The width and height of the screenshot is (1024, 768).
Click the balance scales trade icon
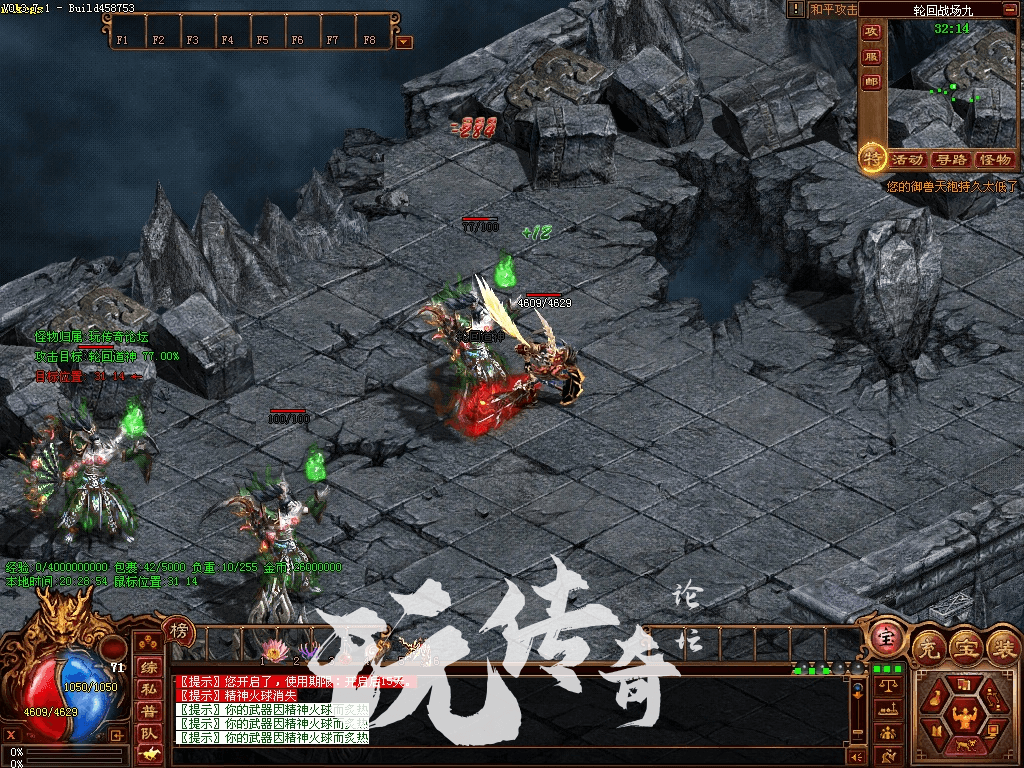pos(886,686)
